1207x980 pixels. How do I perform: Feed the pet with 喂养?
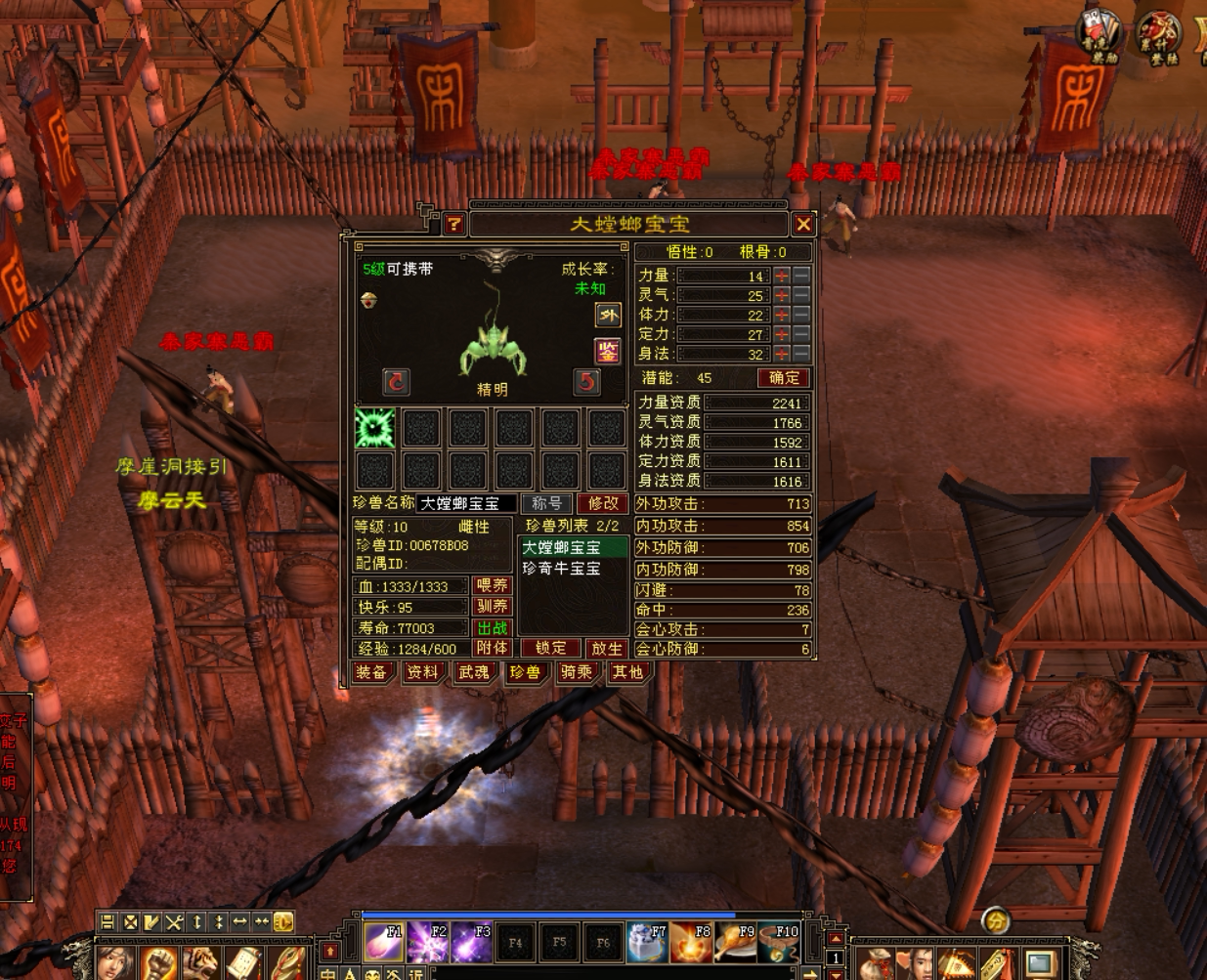point(493,585)
